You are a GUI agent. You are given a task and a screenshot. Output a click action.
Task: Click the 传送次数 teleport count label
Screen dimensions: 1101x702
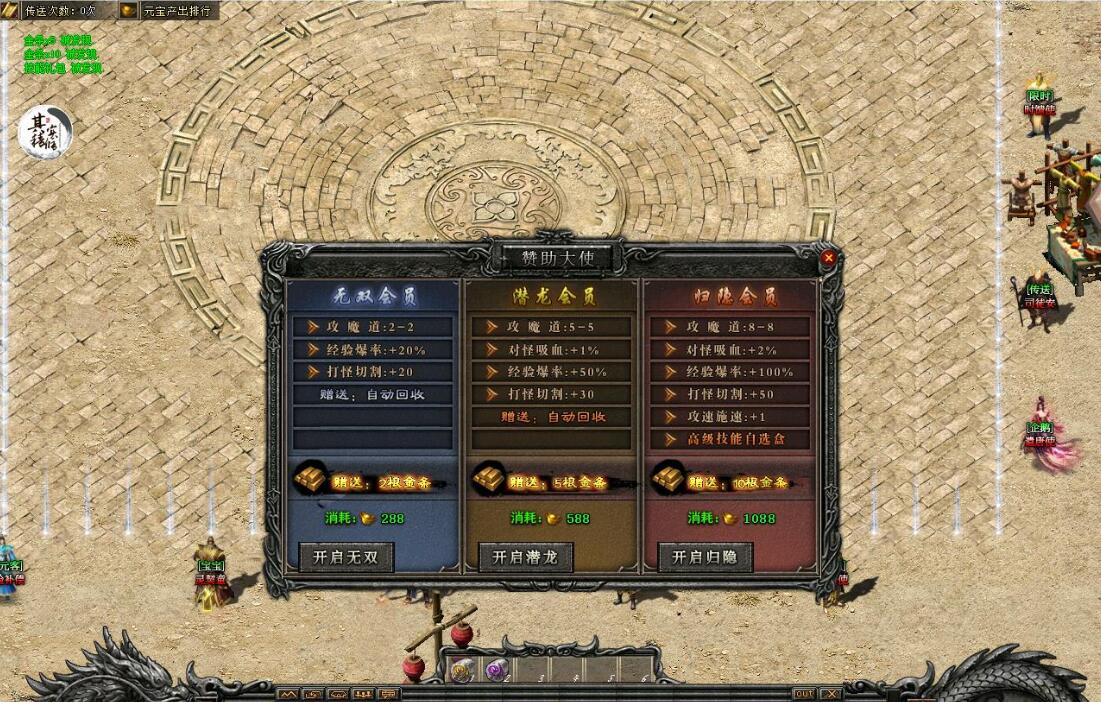click(x=60, y=11)
